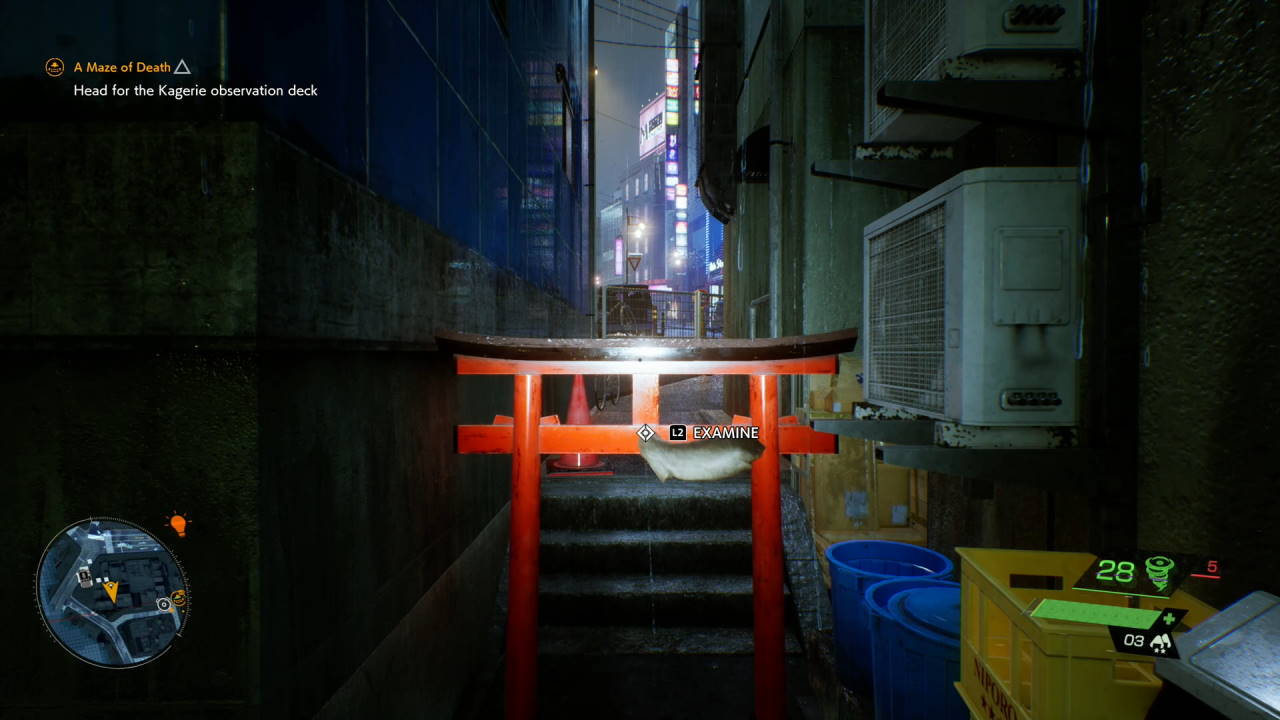The image size is (1280, 720).
Task: Select the player arrow on the minimap
Action: (111, 589)
